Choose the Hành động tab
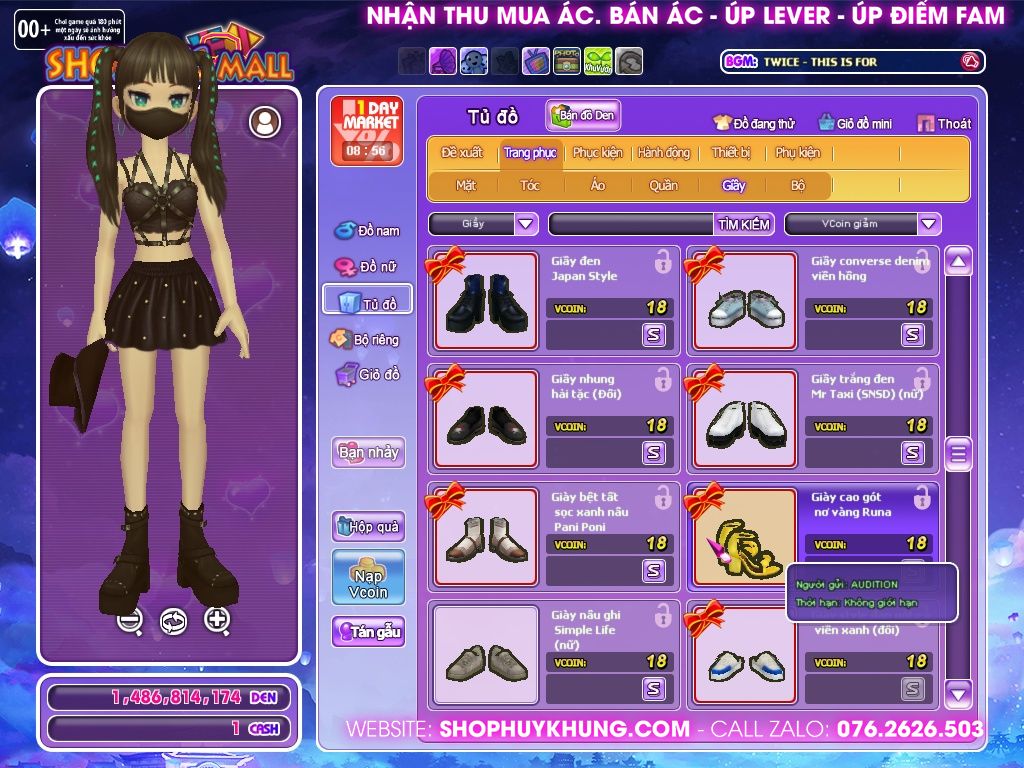Viewport: 1024px width, 768px height. coord(663,153)
